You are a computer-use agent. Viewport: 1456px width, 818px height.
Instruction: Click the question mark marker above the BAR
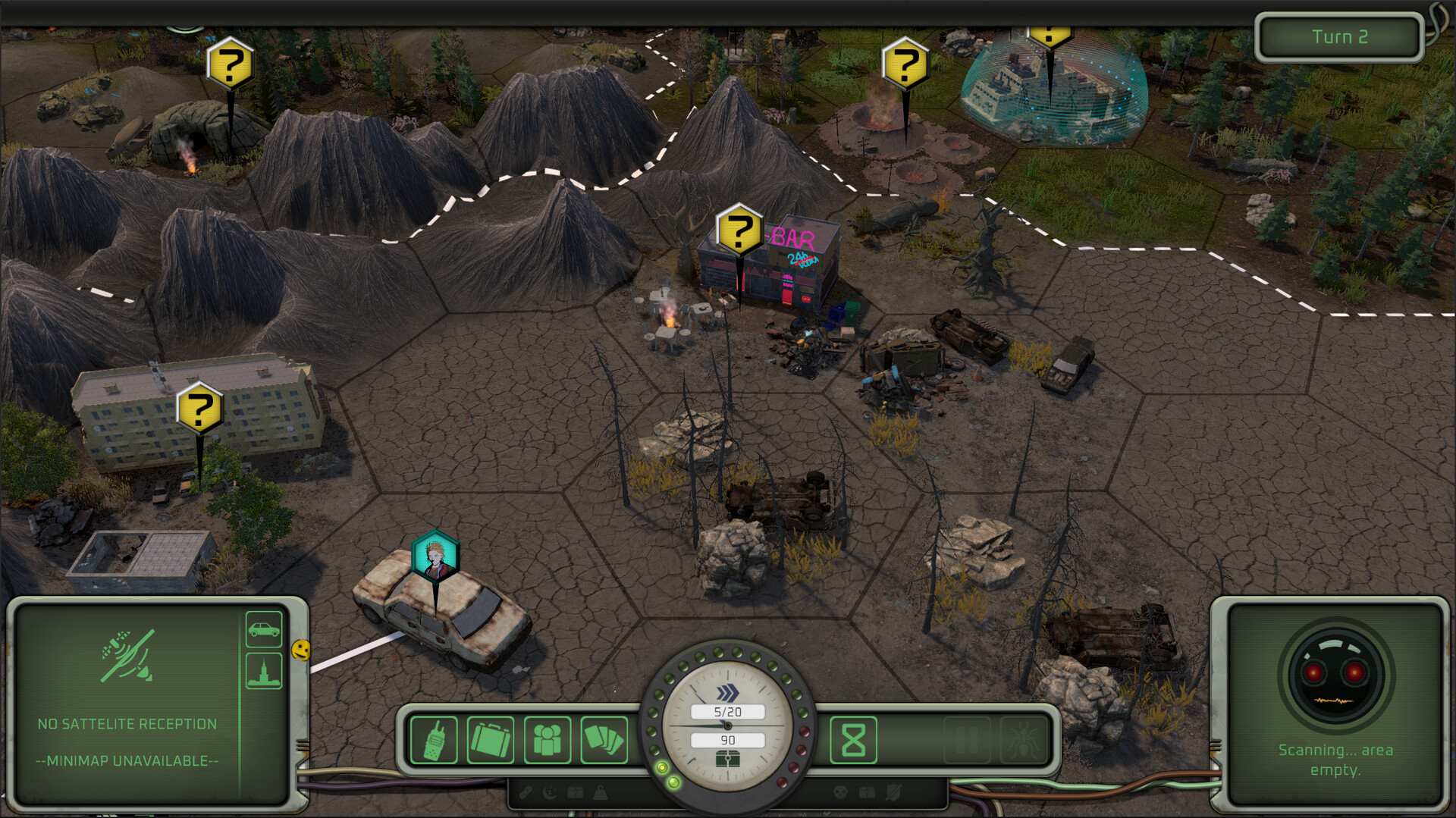(x=741, y=230)
